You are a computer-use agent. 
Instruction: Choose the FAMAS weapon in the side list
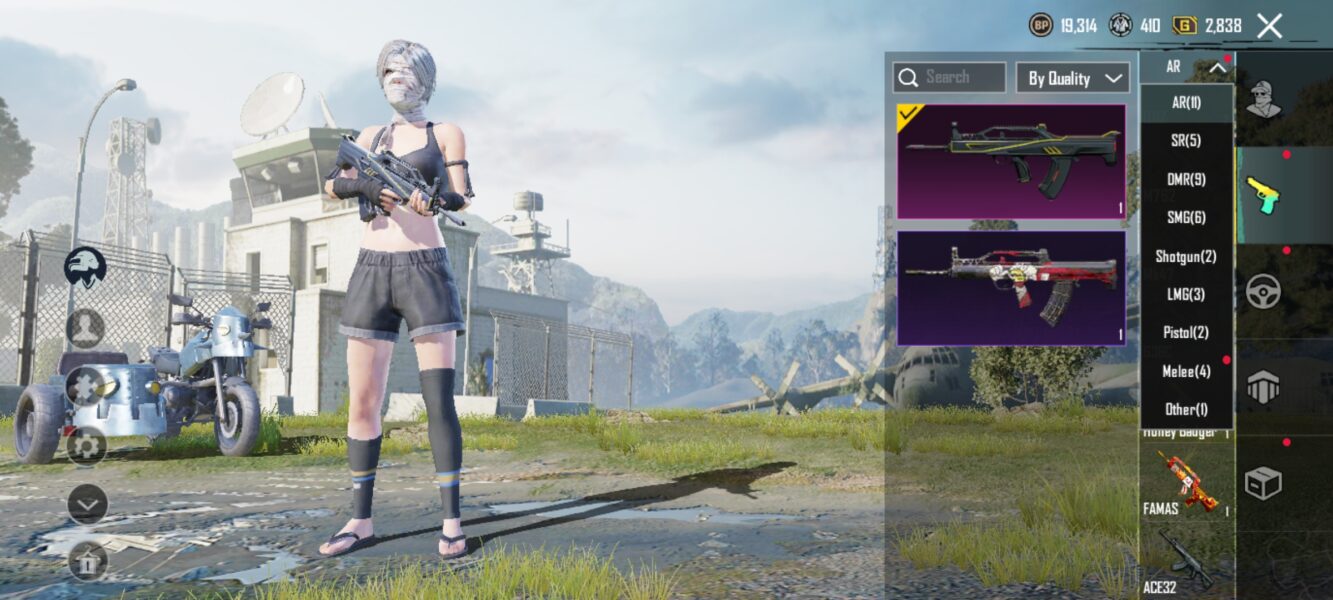coord(1186,483)
